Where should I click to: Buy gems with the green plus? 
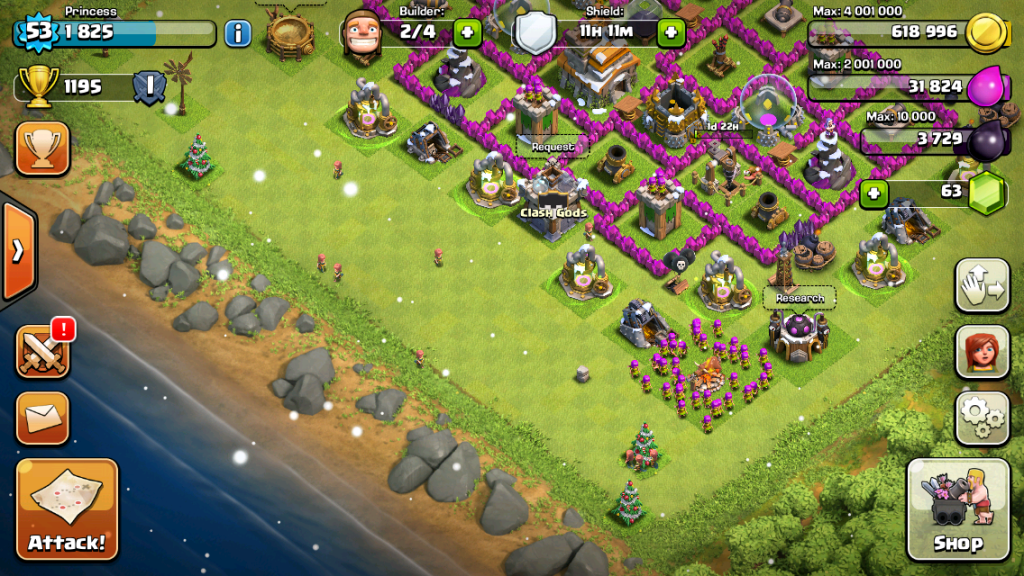point(874,192)
